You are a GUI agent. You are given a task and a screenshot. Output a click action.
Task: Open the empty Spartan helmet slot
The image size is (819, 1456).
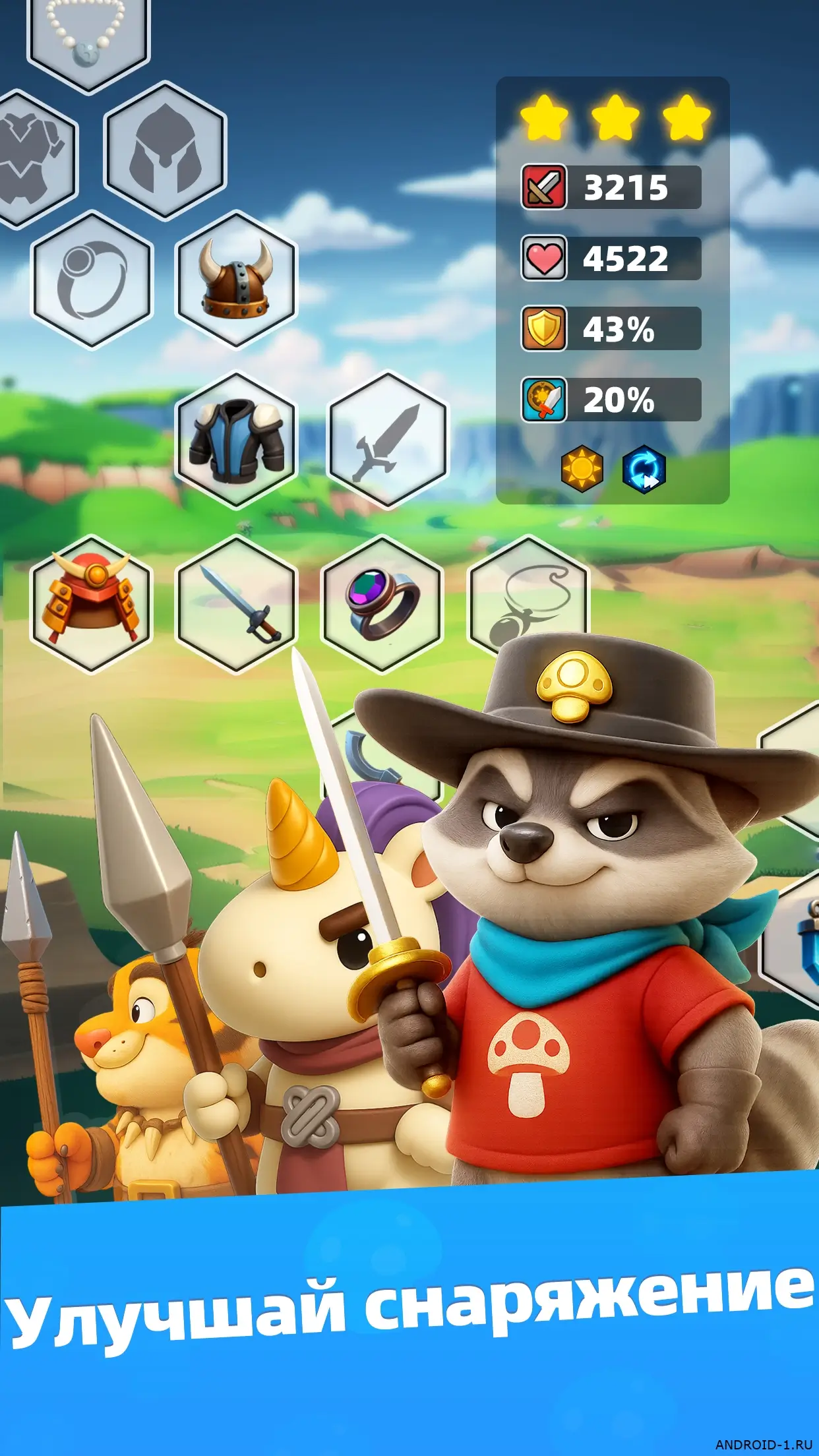tap(165, 150)
